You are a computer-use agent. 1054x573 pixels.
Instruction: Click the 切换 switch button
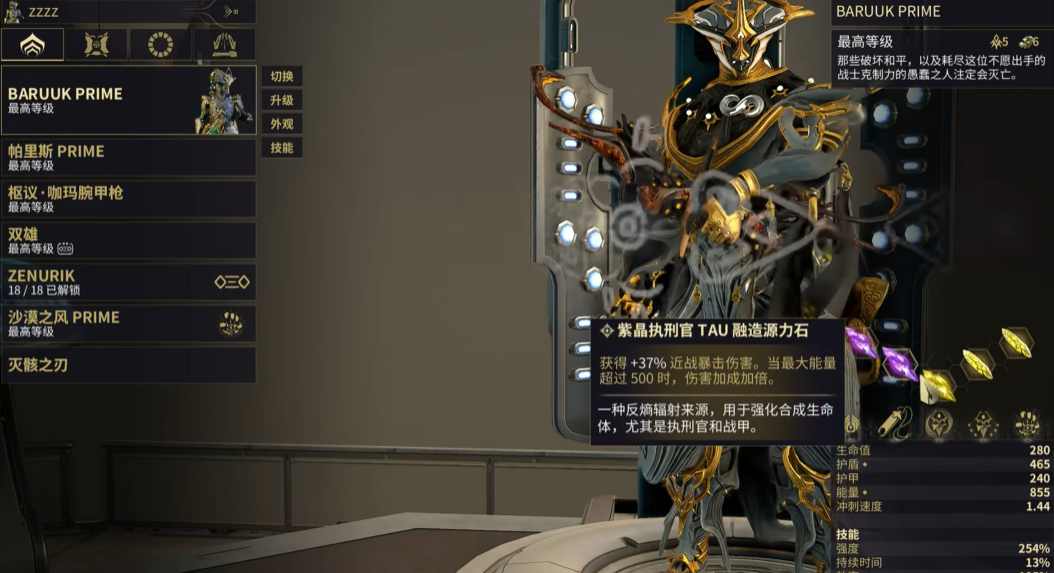coord(281,77)
